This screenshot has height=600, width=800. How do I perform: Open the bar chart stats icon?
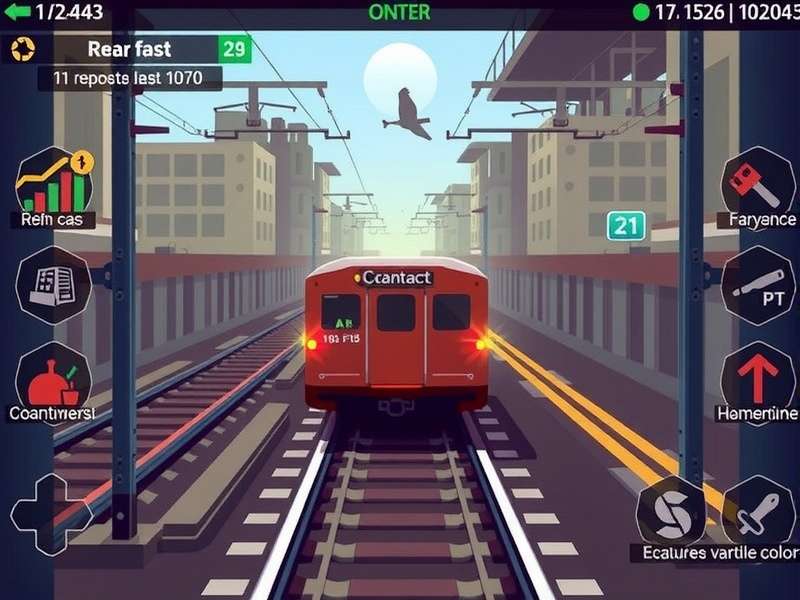54,181
